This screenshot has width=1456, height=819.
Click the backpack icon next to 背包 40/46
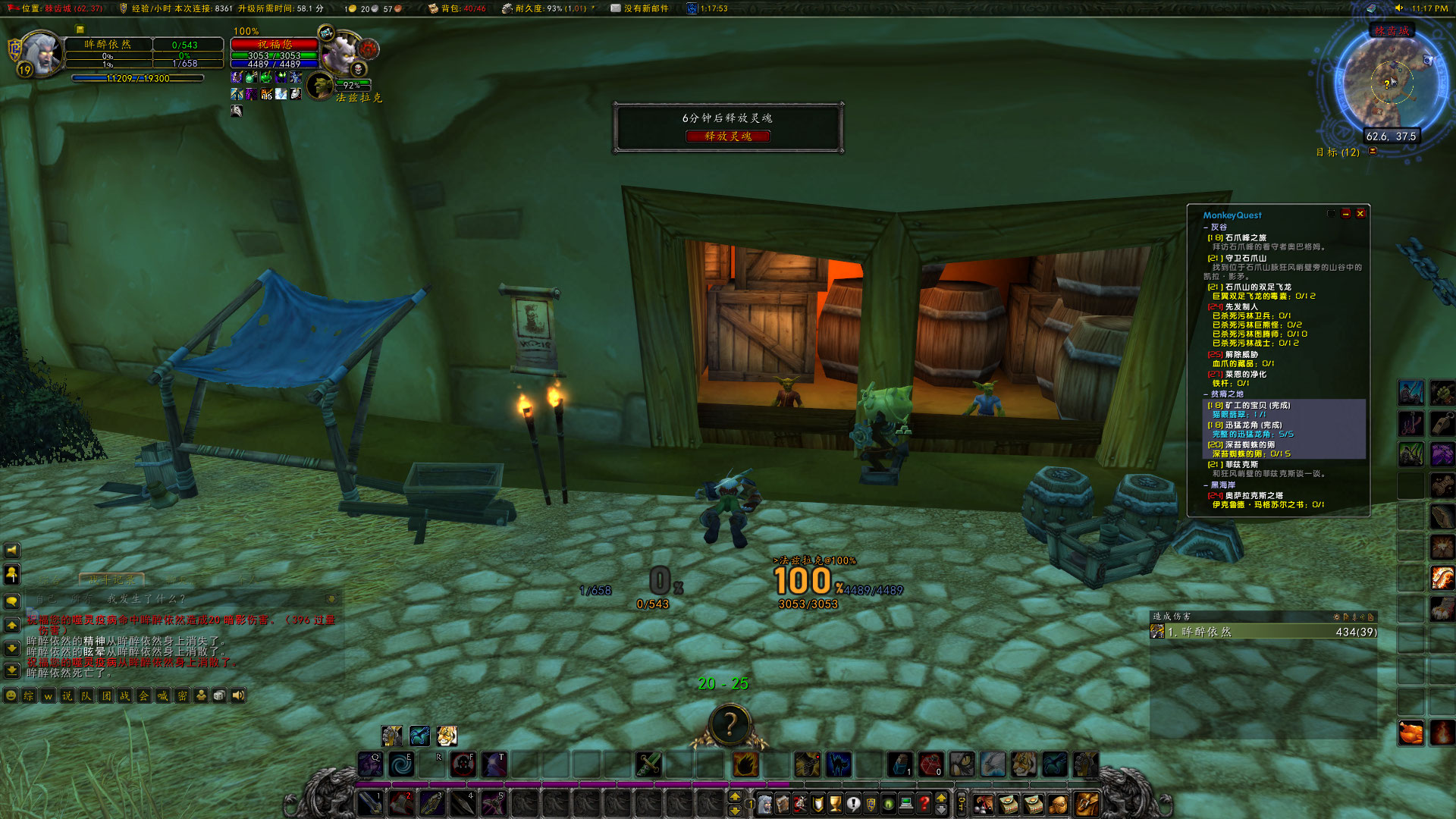[434, 8]
